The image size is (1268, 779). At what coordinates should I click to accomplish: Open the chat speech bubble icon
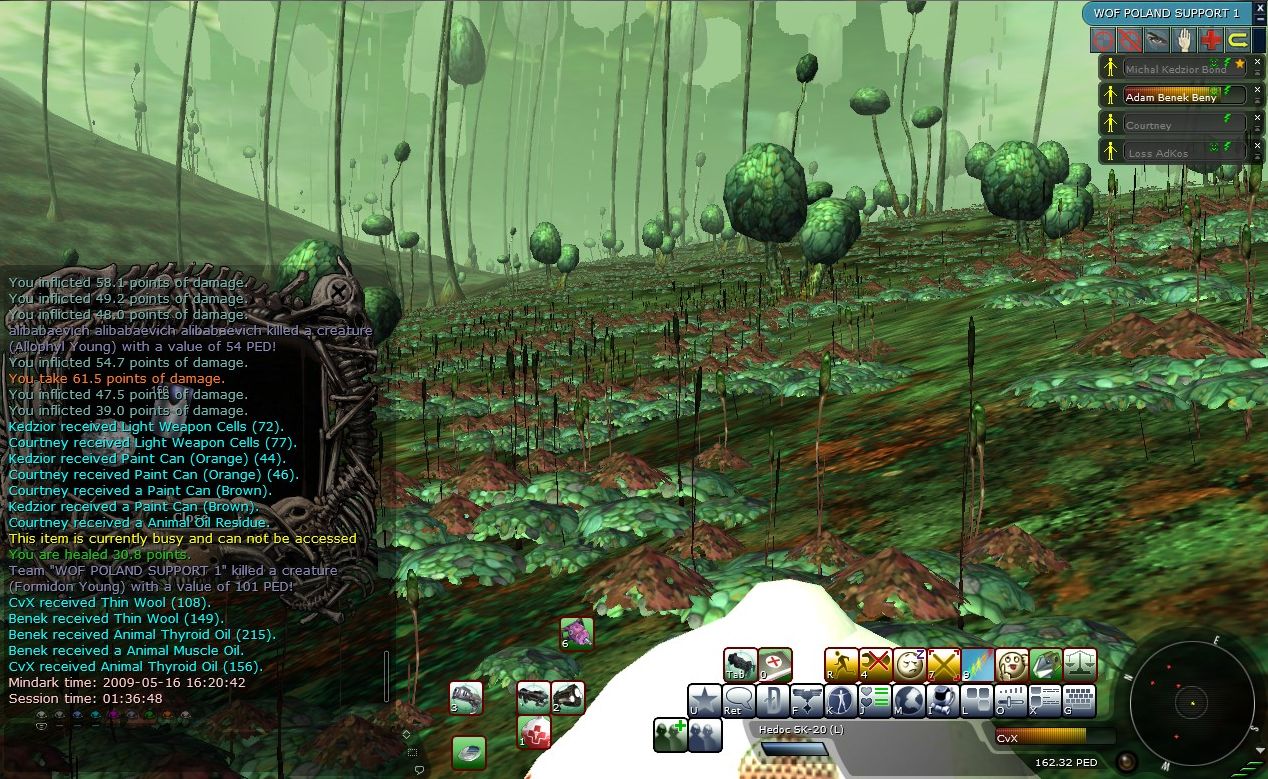pos(738,700)
